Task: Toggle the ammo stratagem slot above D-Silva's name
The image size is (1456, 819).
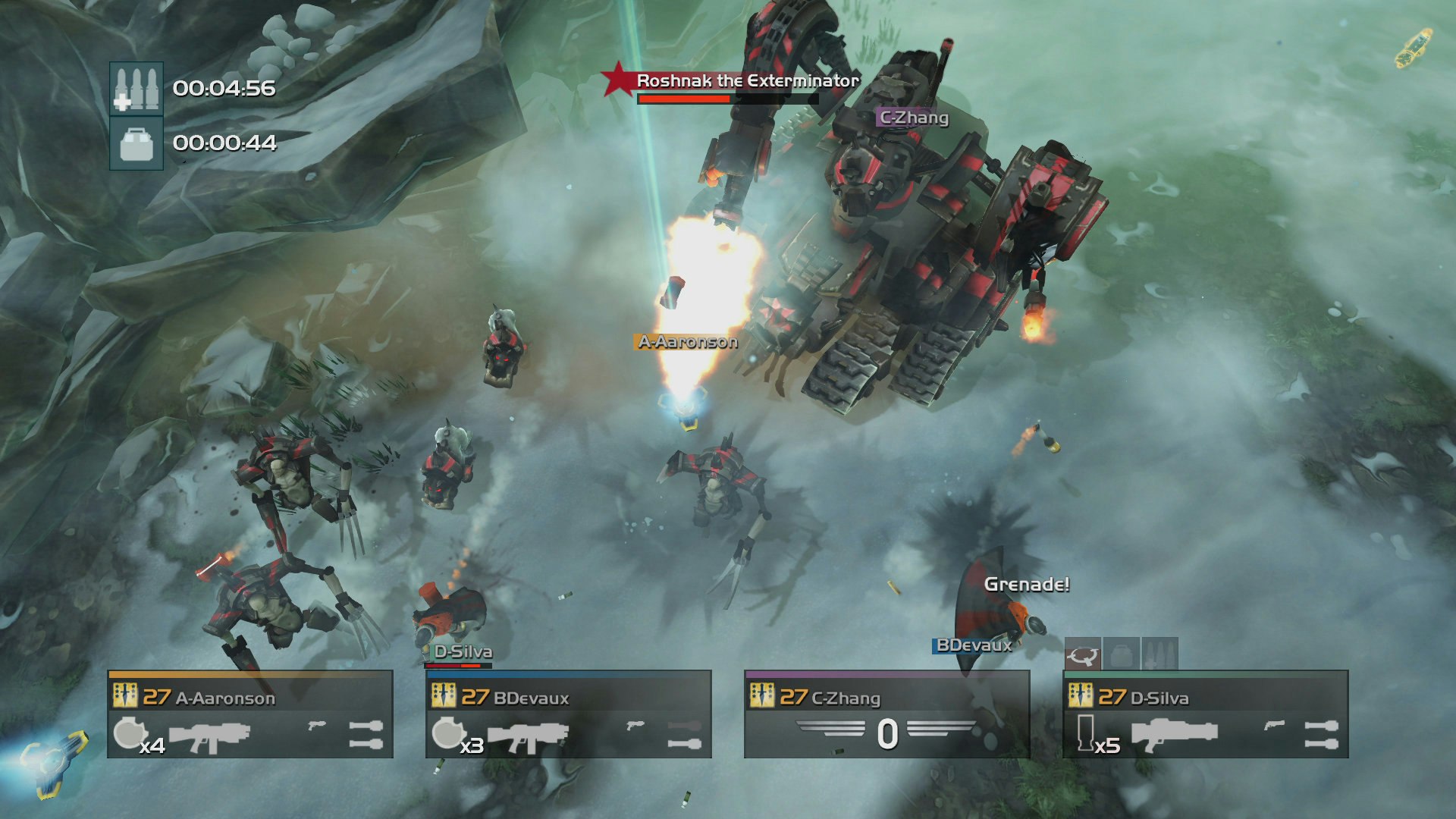Action: tap(1161, 656)
